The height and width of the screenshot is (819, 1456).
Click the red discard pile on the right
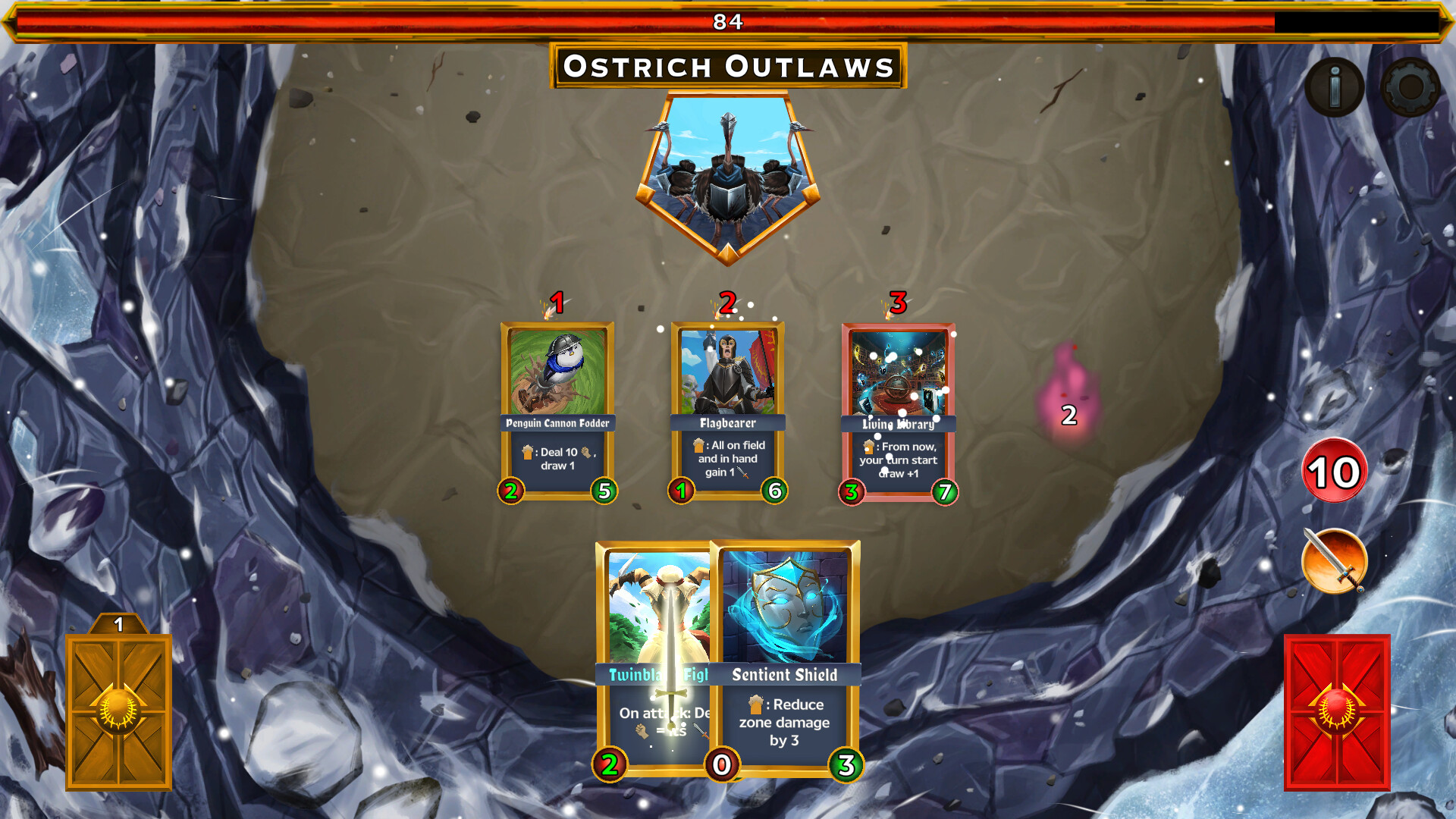point(1338,713)
